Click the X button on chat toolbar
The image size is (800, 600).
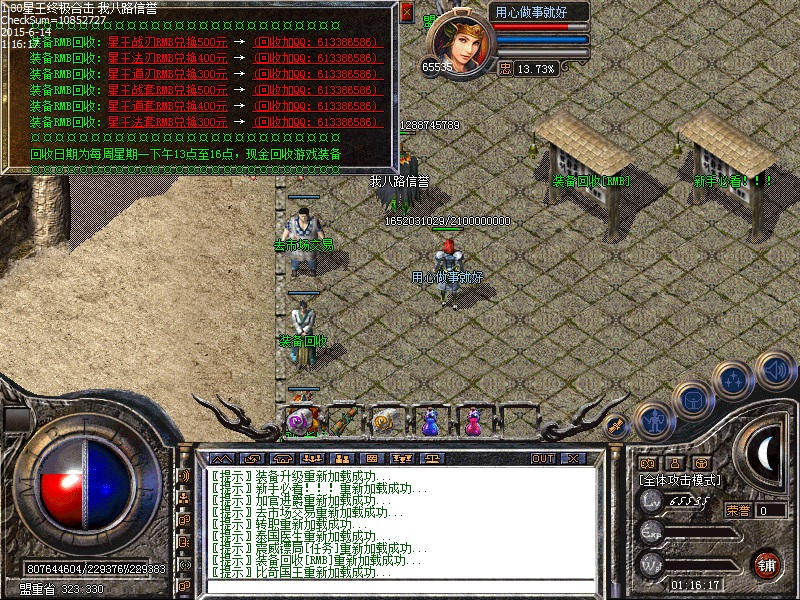point(571,458)
